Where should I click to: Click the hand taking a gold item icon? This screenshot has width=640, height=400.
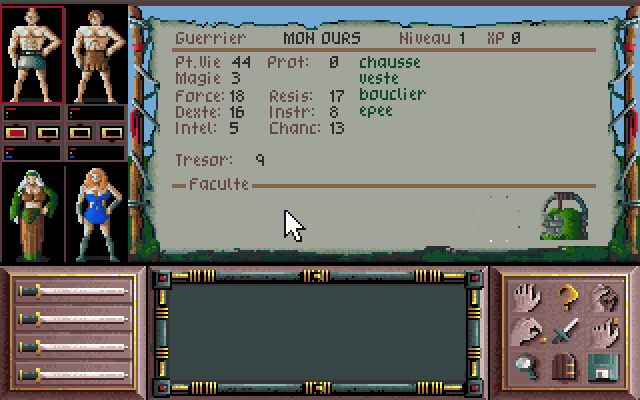(x=603, y=331)
